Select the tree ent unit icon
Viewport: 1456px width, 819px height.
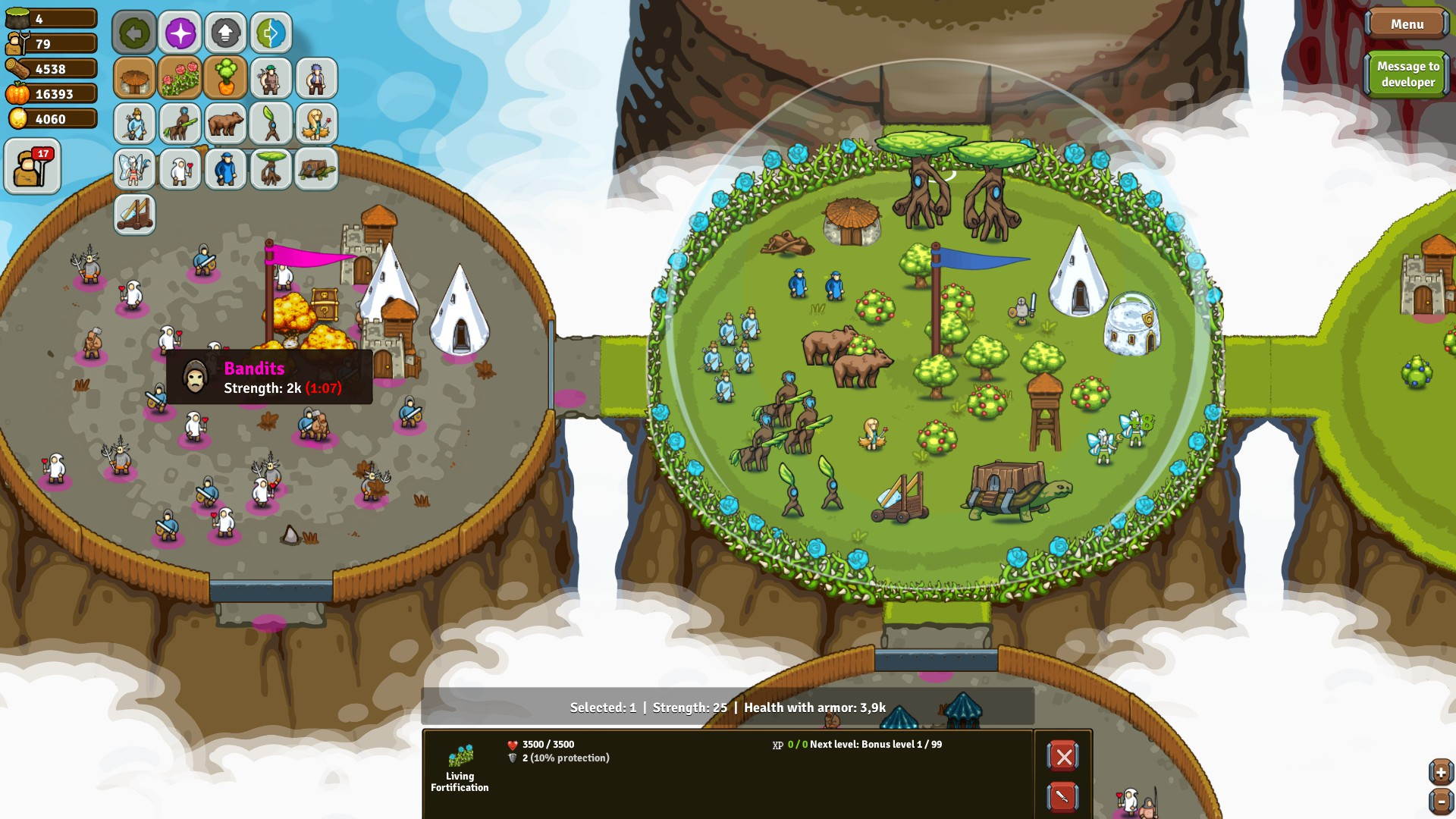click(271, 169)
